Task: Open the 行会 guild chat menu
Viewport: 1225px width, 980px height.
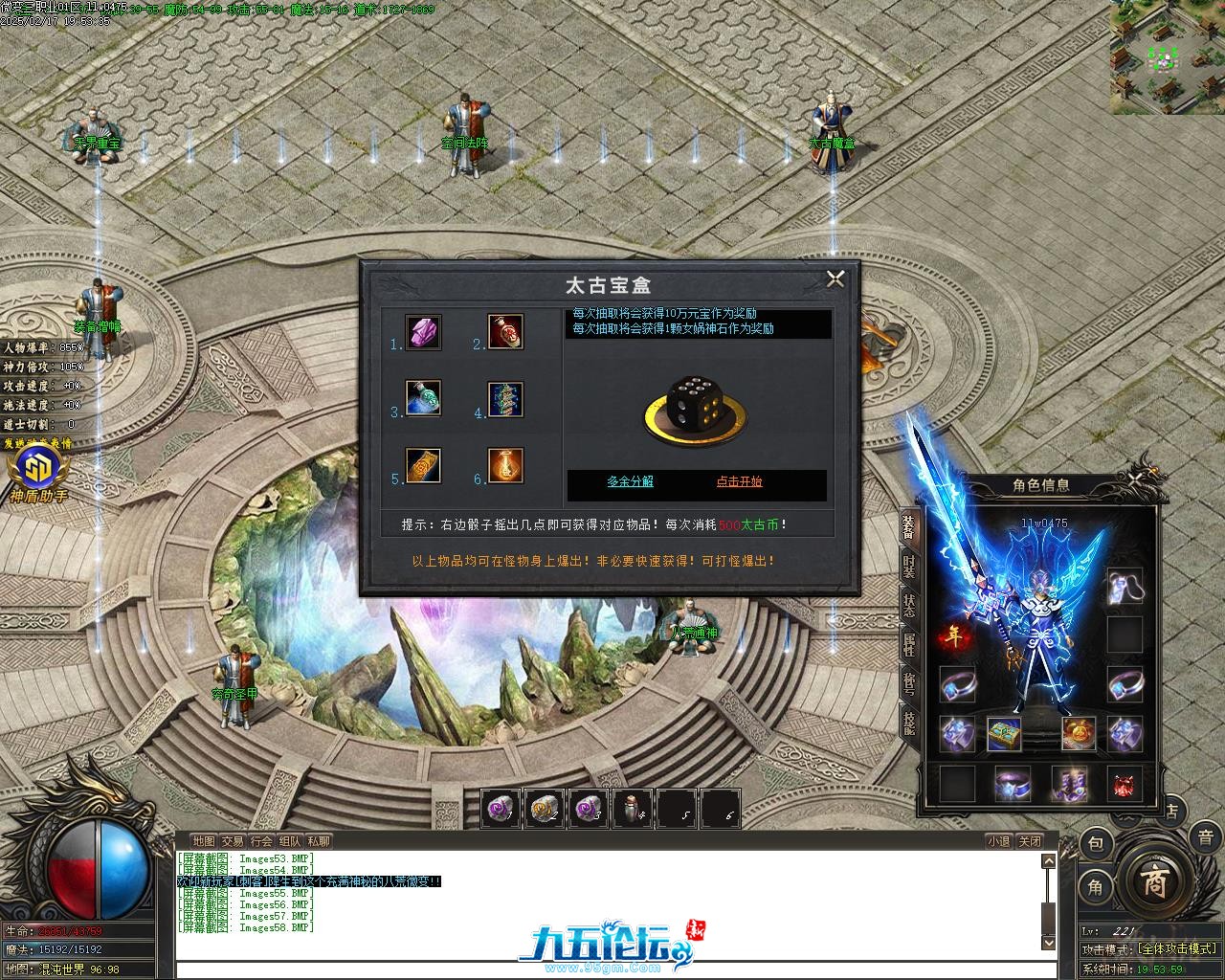Action: point(261,841)
